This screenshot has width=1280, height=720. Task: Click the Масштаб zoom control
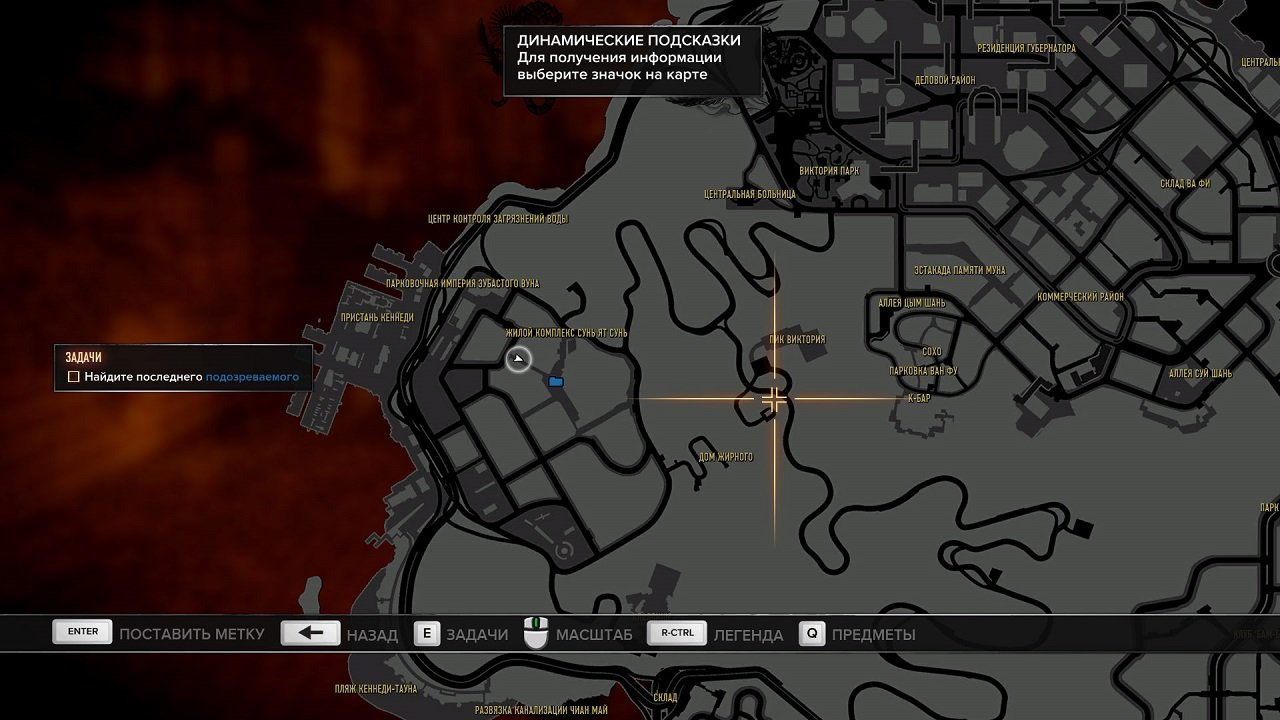coord(537,633)
